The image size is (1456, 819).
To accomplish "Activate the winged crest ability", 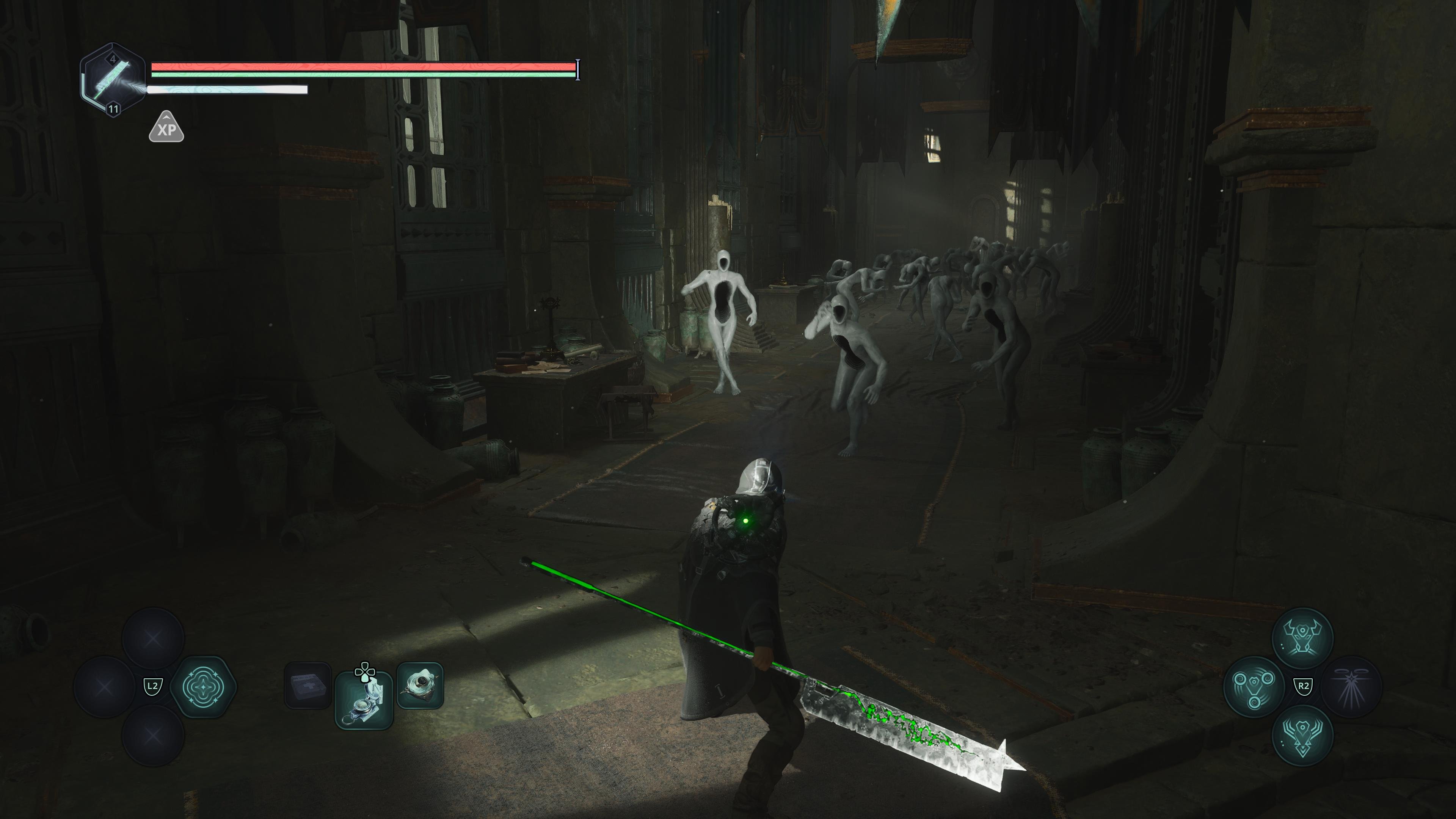I will pyautogui.click(x=1302, y=735).
